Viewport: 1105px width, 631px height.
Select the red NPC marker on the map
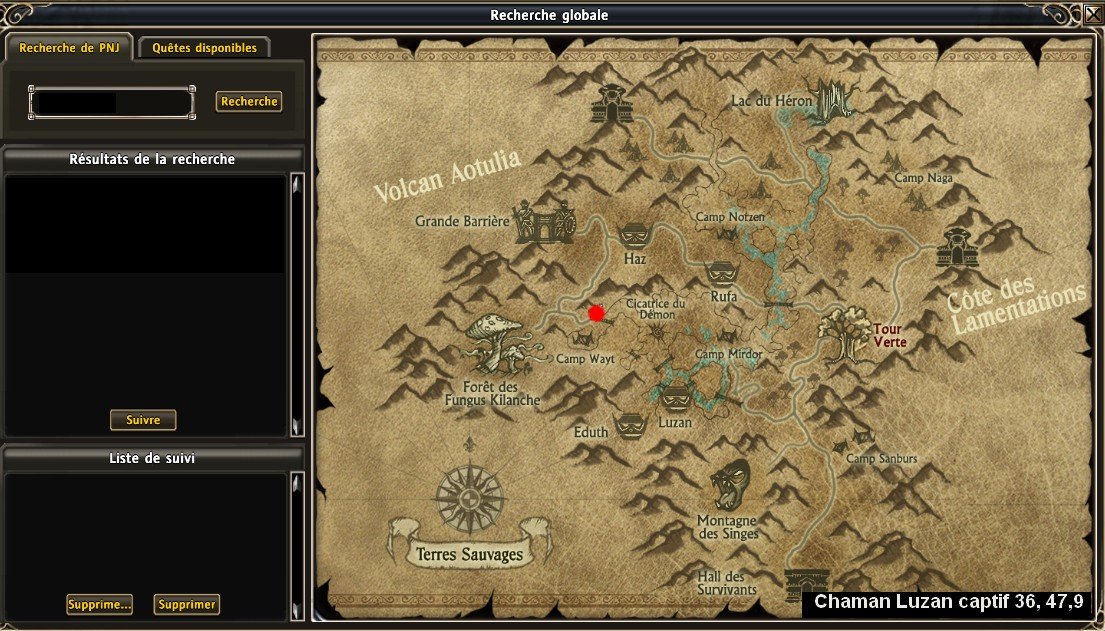[597, 313]
